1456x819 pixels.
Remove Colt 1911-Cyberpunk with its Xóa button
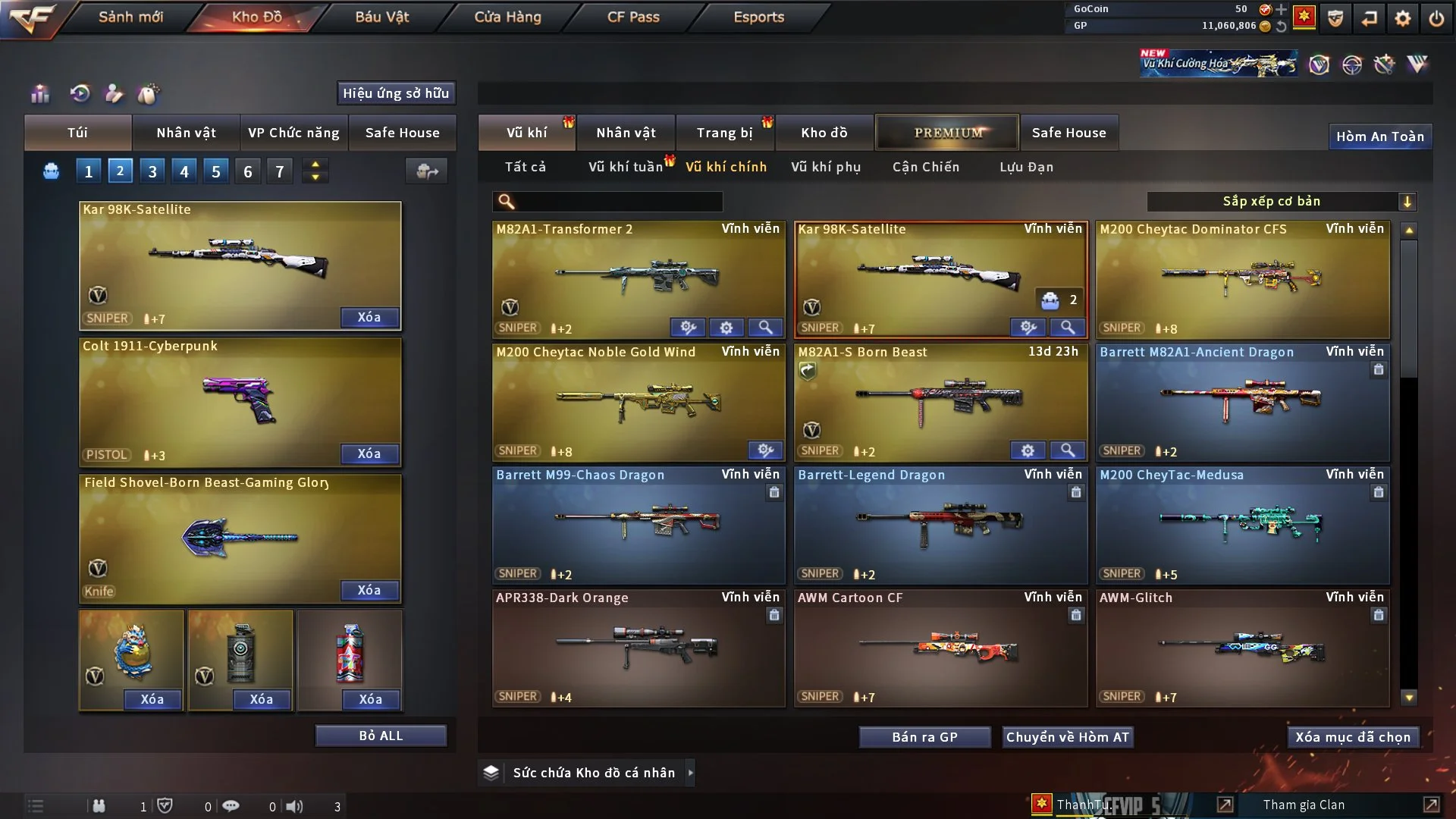[369, 453]
